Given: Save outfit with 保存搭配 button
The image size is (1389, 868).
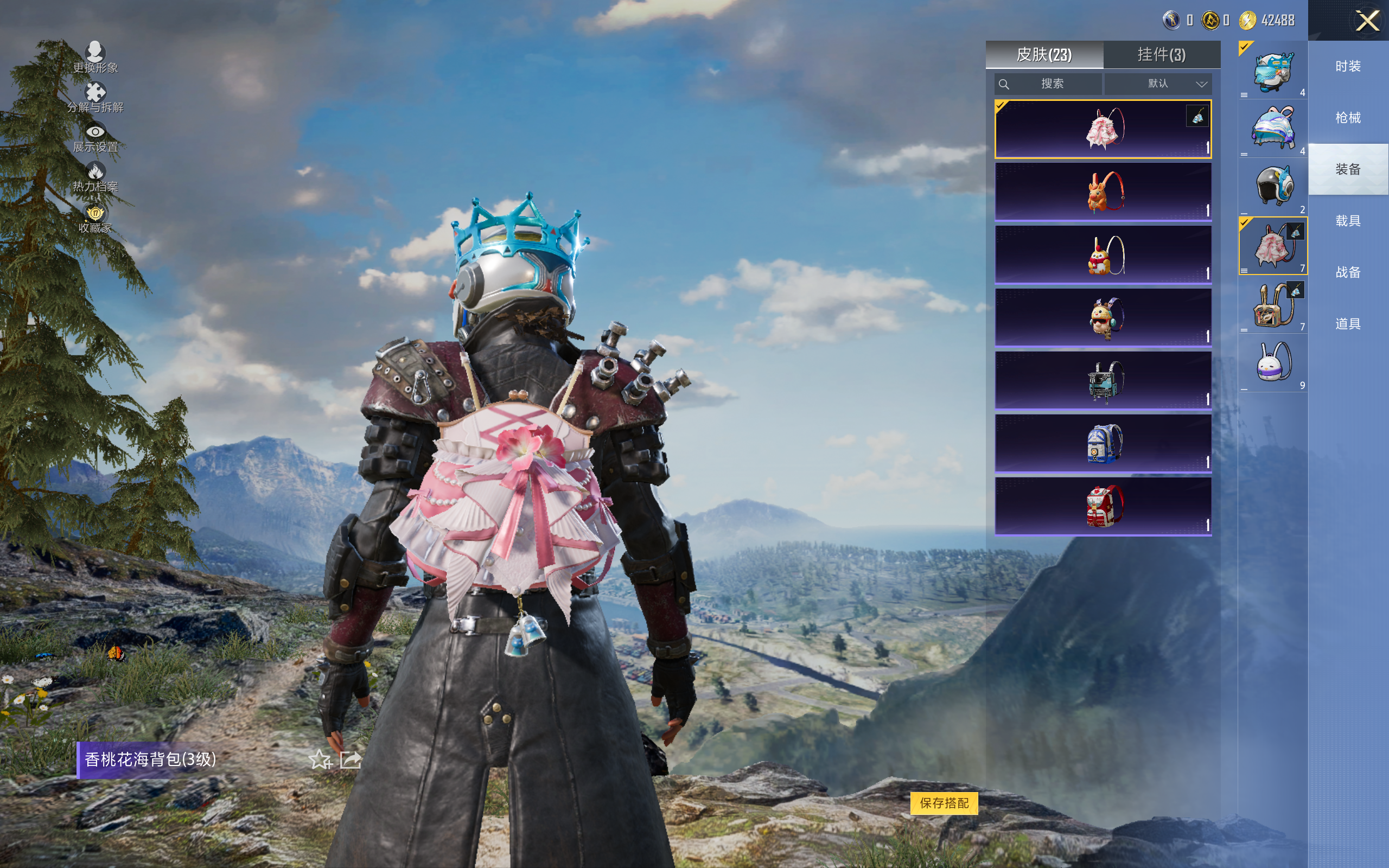Looking at the screenshot, I should click(944, 802).
